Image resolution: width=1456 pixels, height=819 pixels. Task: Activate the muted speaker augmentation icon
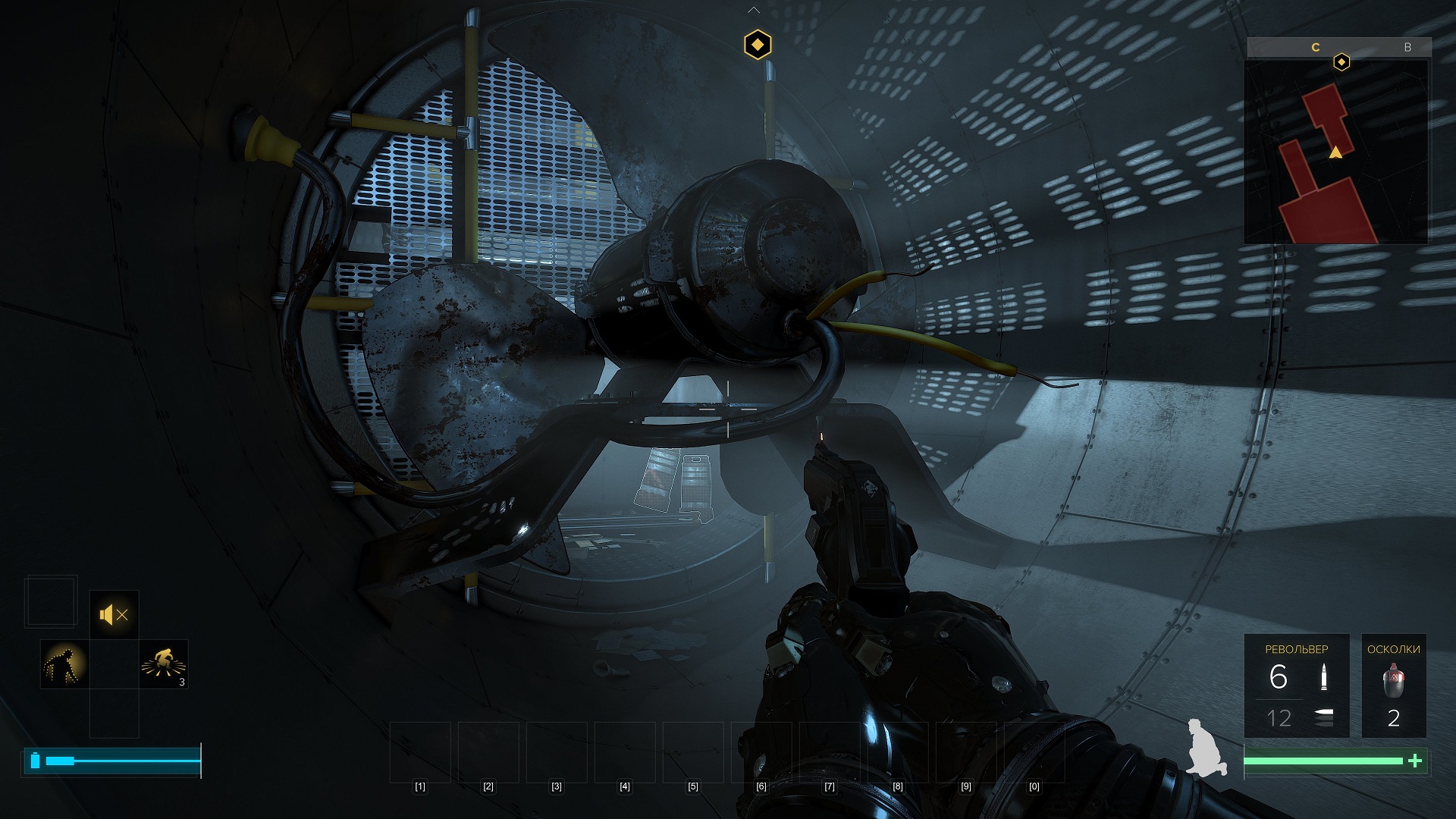tap(114, 614)
